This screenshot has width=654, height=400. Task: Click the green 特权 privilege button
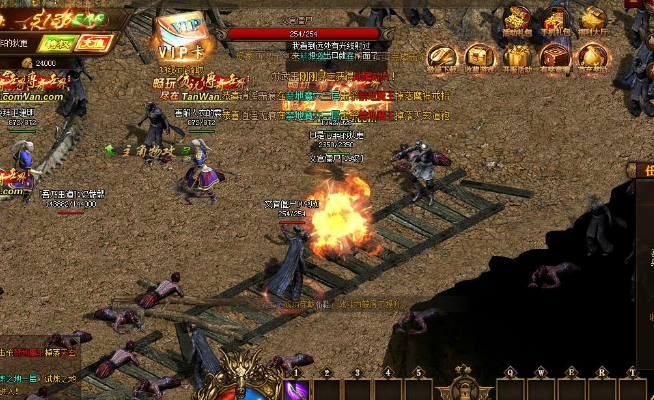[54, 43]
